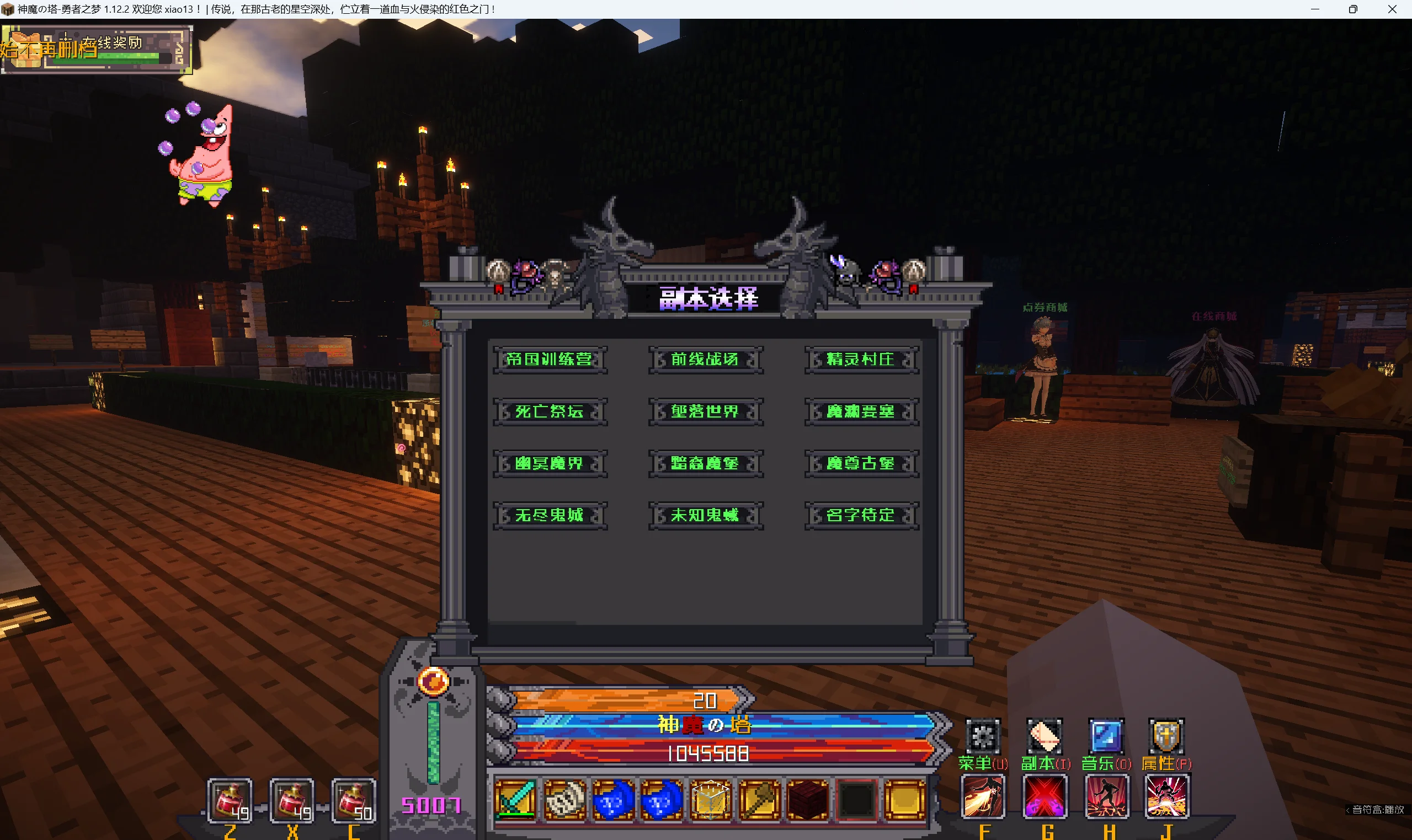Enter the 精灵村庄 dungeon

point(861,360)
